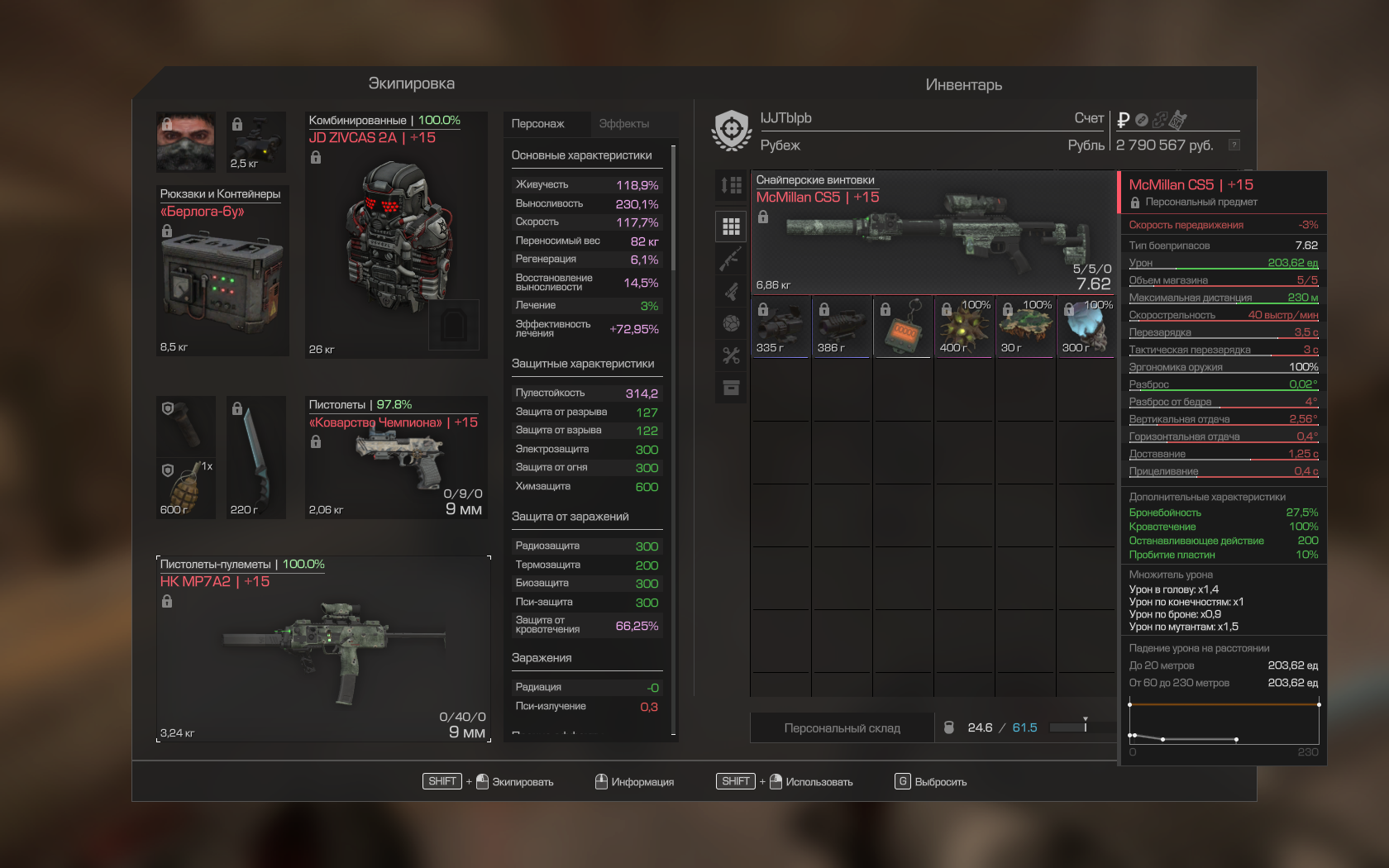Screen dimensions: 1389x868
Task: Choose the blue crystal artifact, 300 g
Action: (1086, 327)
